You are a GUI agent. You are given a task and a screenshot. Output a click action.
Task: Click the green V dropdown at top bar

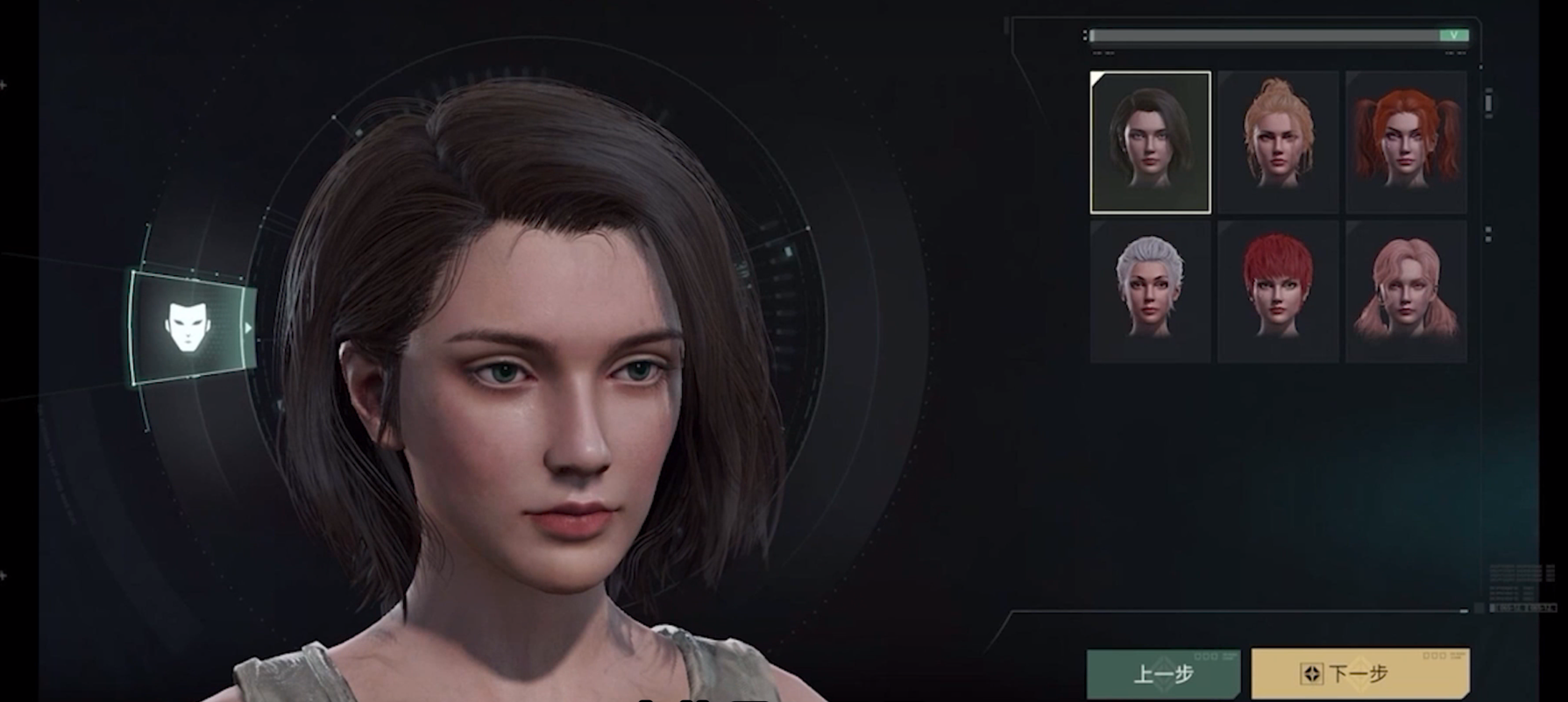coord(1453,36)
